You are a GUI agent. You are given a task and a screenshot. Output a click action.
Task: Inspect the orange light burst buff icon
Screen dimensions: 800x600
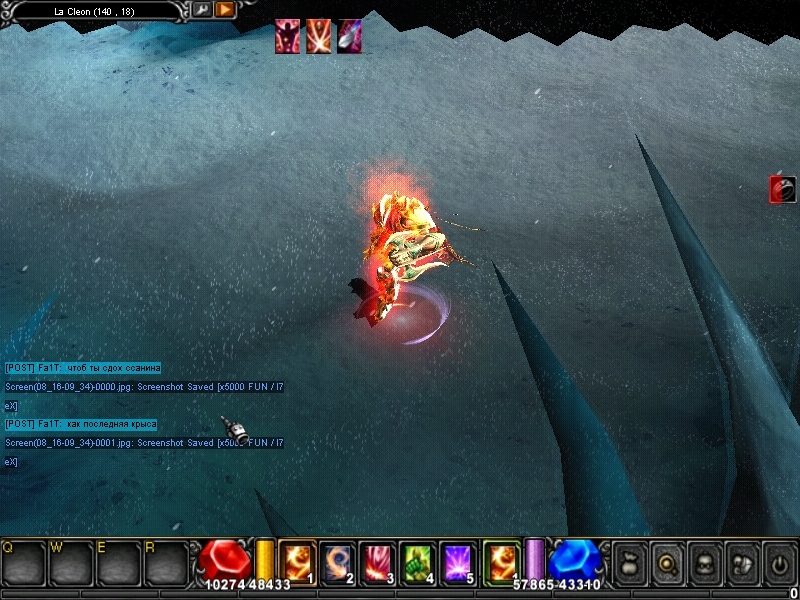(x=319, y=37)
